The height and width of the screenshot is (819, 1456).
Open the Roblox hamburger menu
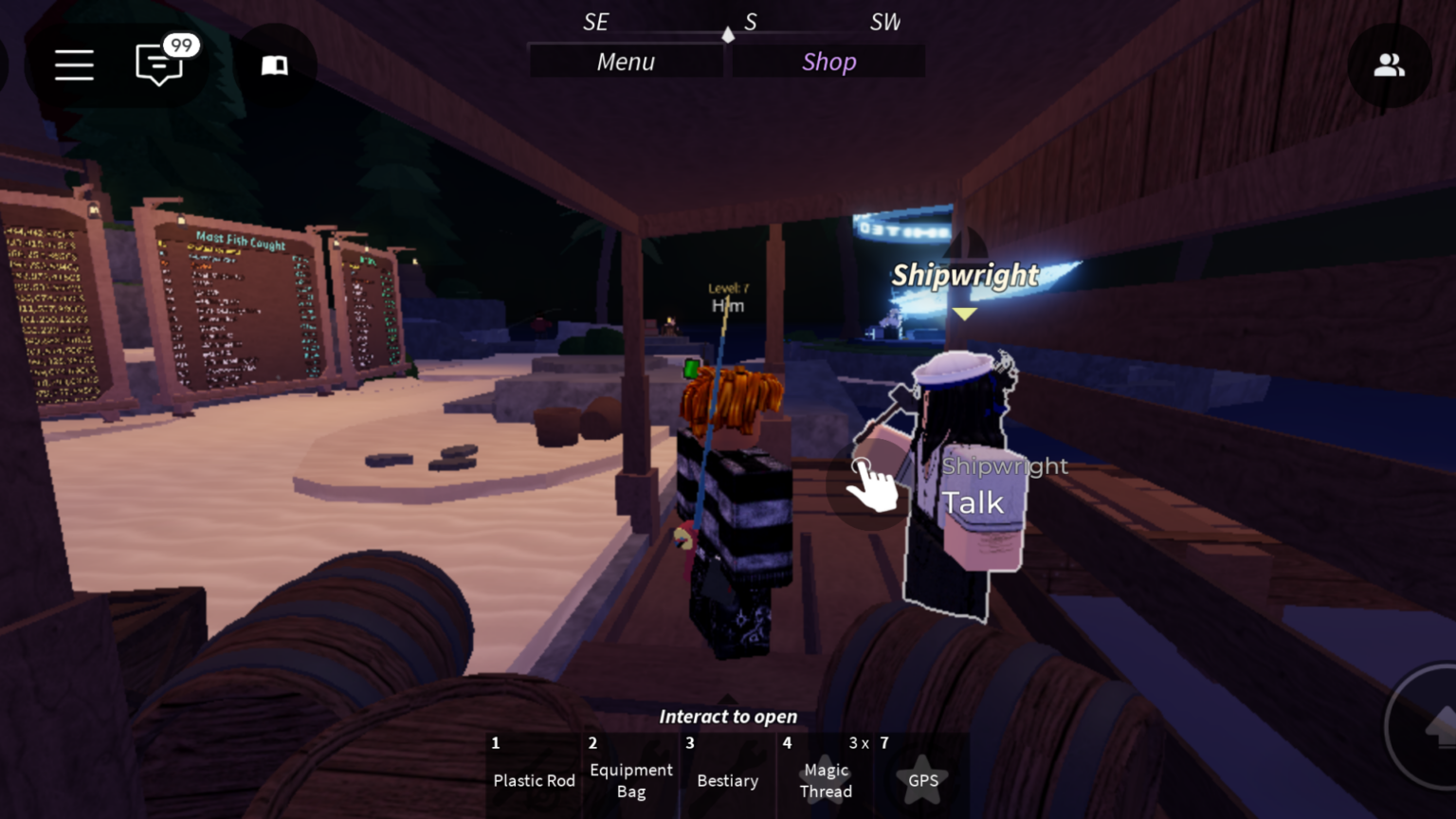point(74,64)
